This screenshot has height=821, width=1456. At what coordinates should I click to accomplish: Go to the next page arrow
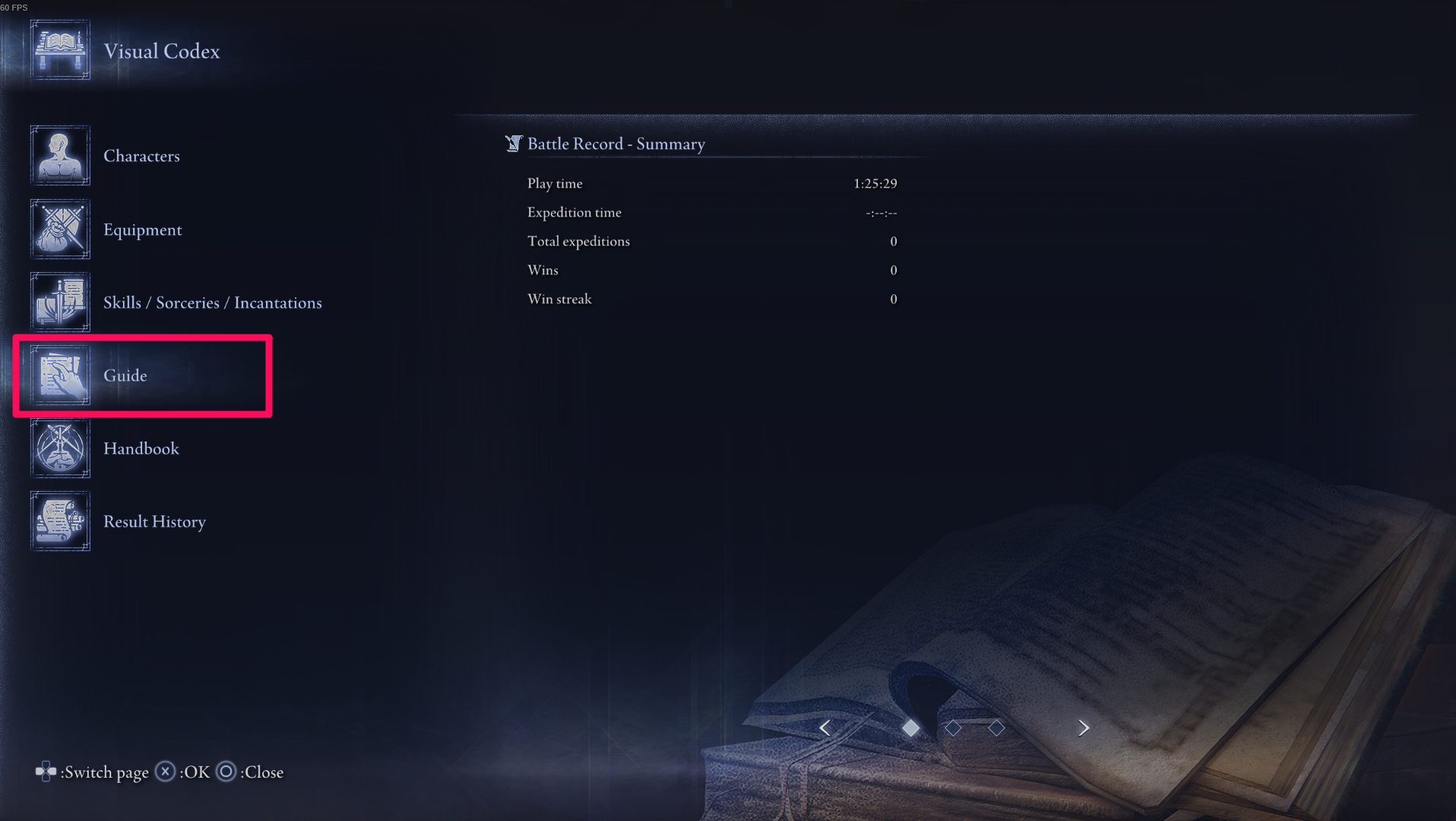1084,728
